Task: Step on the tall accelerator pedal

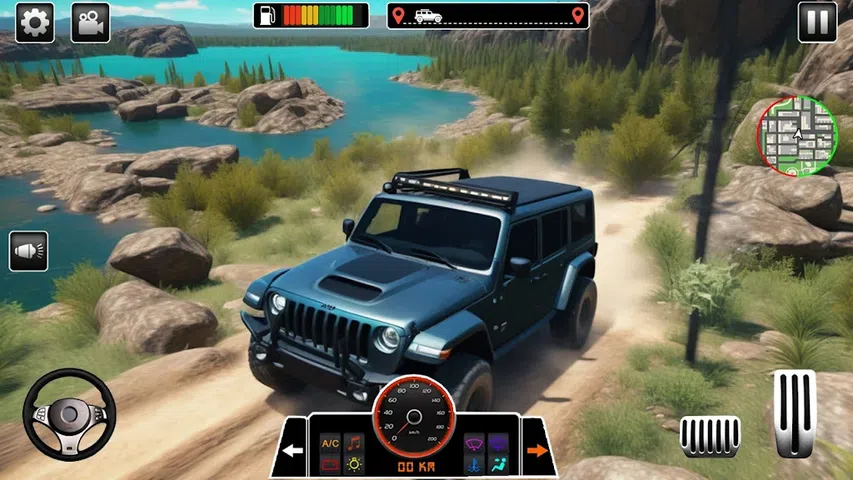Action: (x=794, y=412)
